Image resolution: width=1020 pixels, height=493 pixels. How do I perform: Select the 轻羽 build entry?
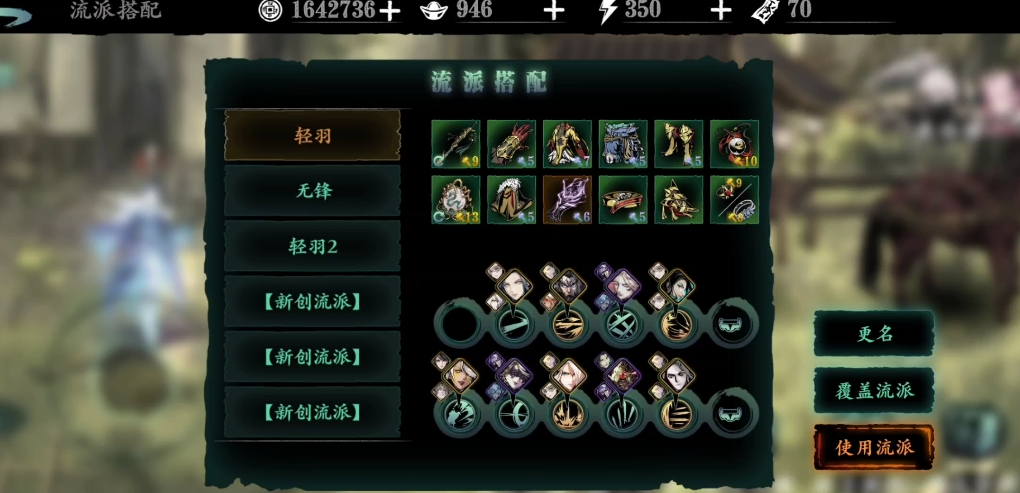tap(312, 135)
